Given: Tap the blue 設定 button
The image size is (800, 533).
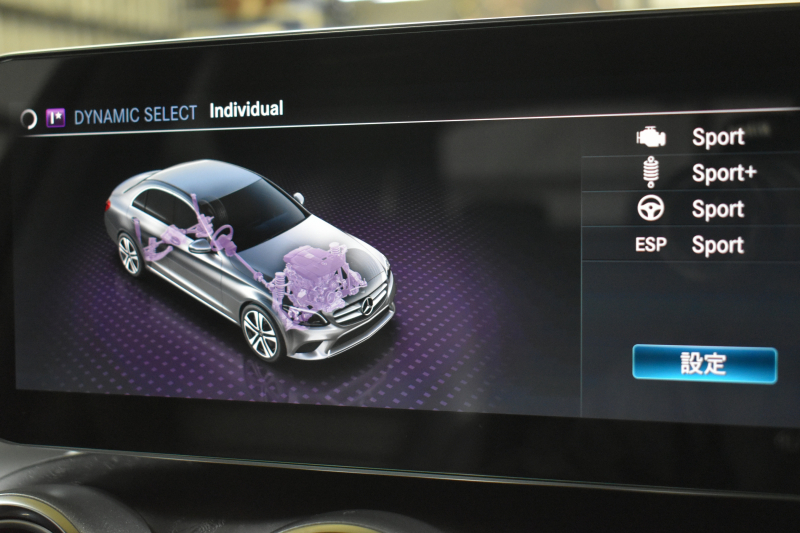Looking at the screenshot, I should click(704, 364).
